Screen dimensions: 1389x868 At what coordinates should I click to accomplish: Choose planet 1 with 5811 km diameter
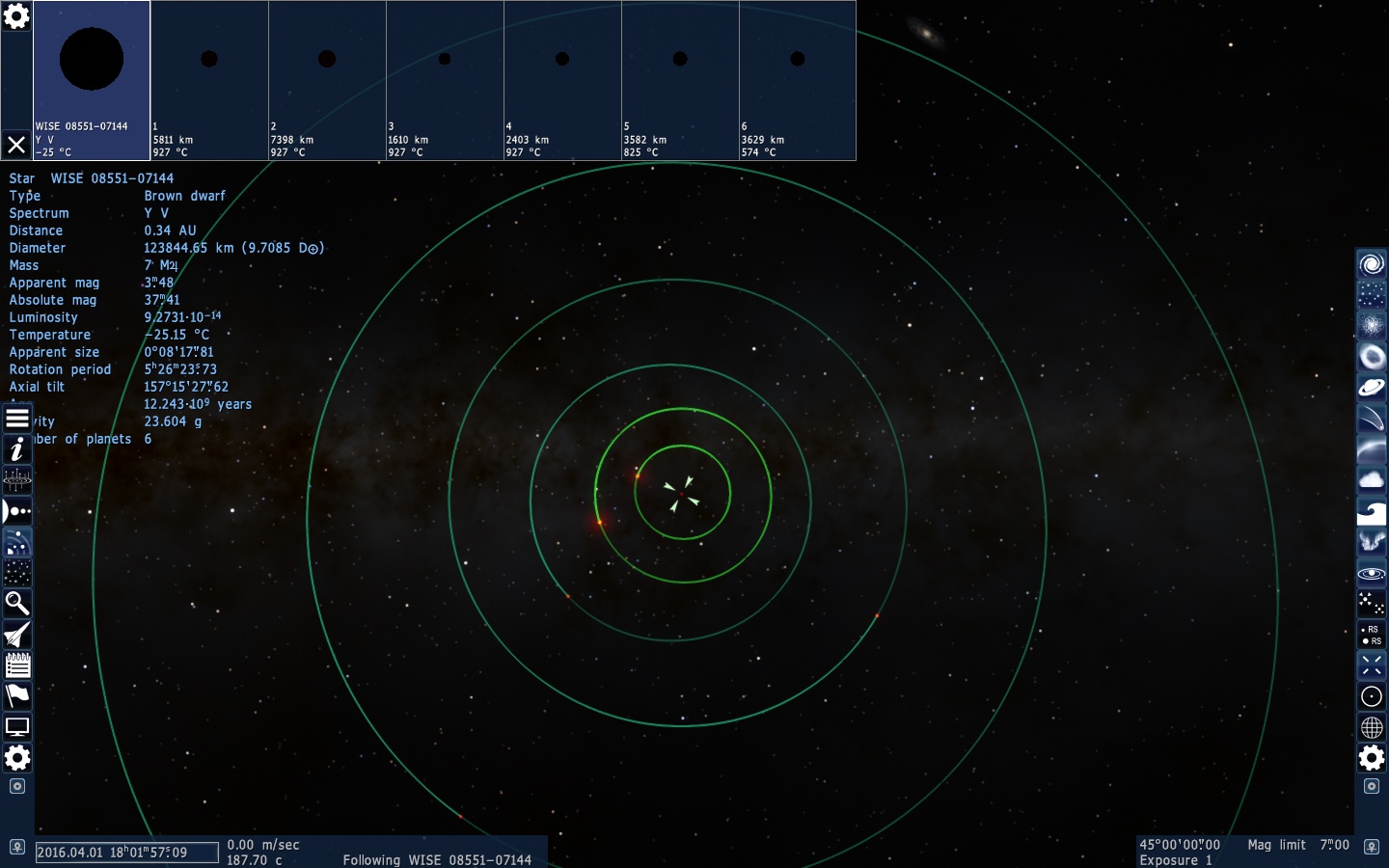coord(209,80)
